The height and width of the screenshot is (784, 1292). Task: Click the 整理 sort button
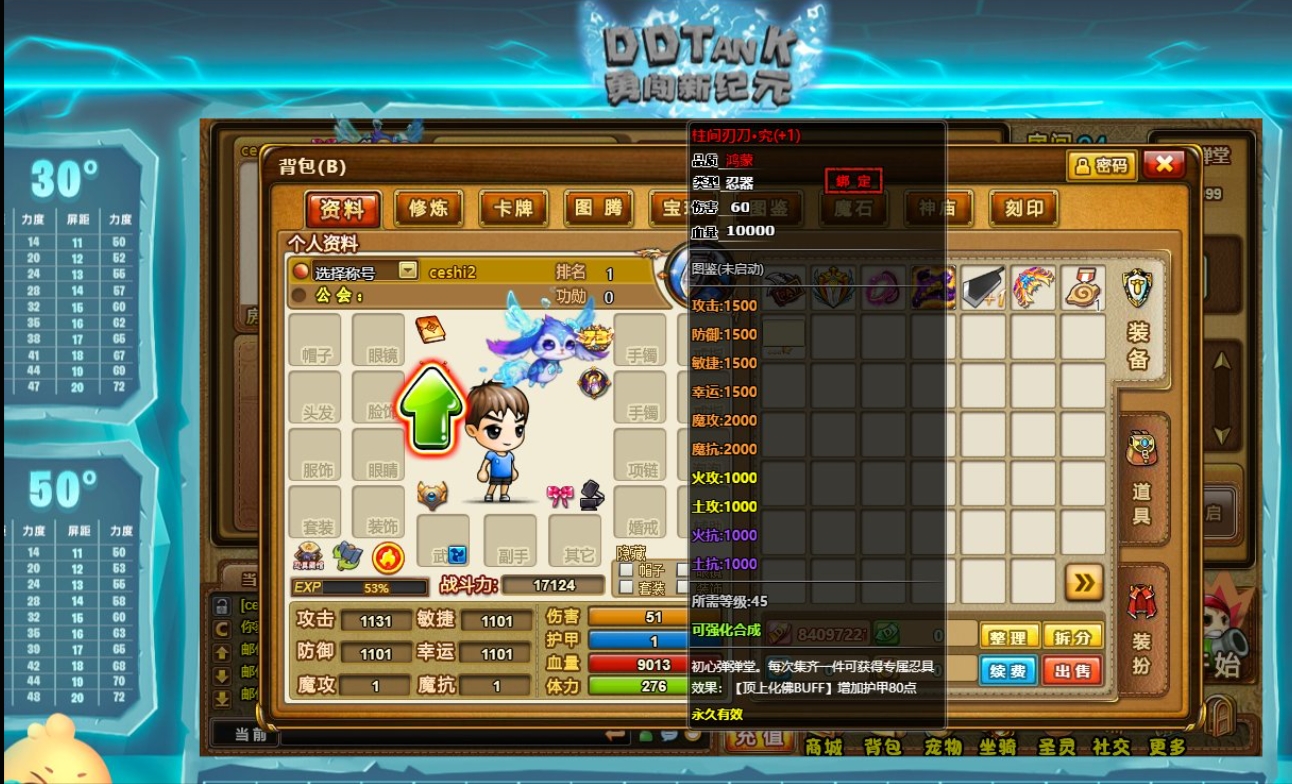pyautogui.click(x=1008, y=636)
